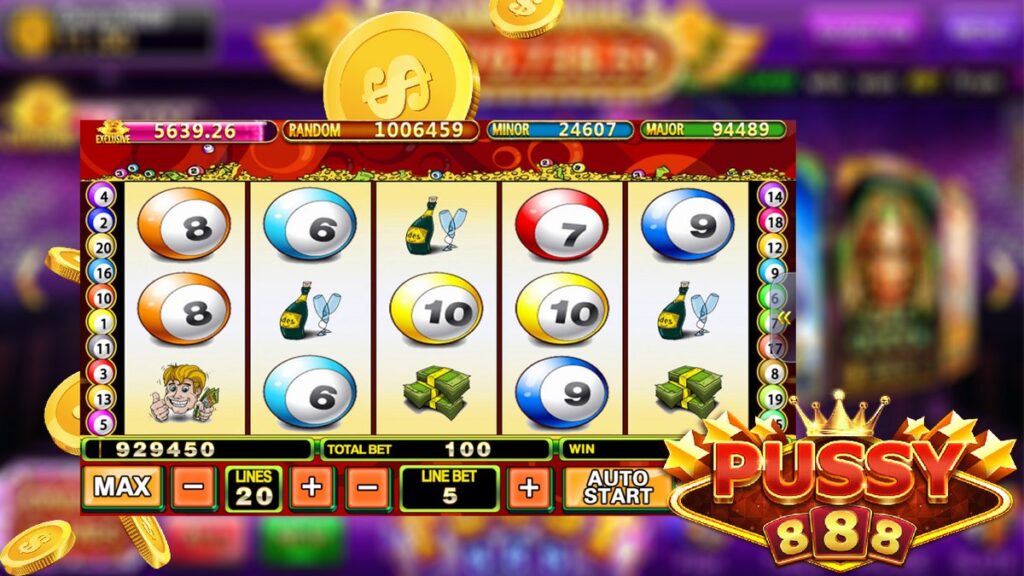The image size is (1024, 576).
Task: Click the MAX bet button
Action: click(x=122, y=488)
